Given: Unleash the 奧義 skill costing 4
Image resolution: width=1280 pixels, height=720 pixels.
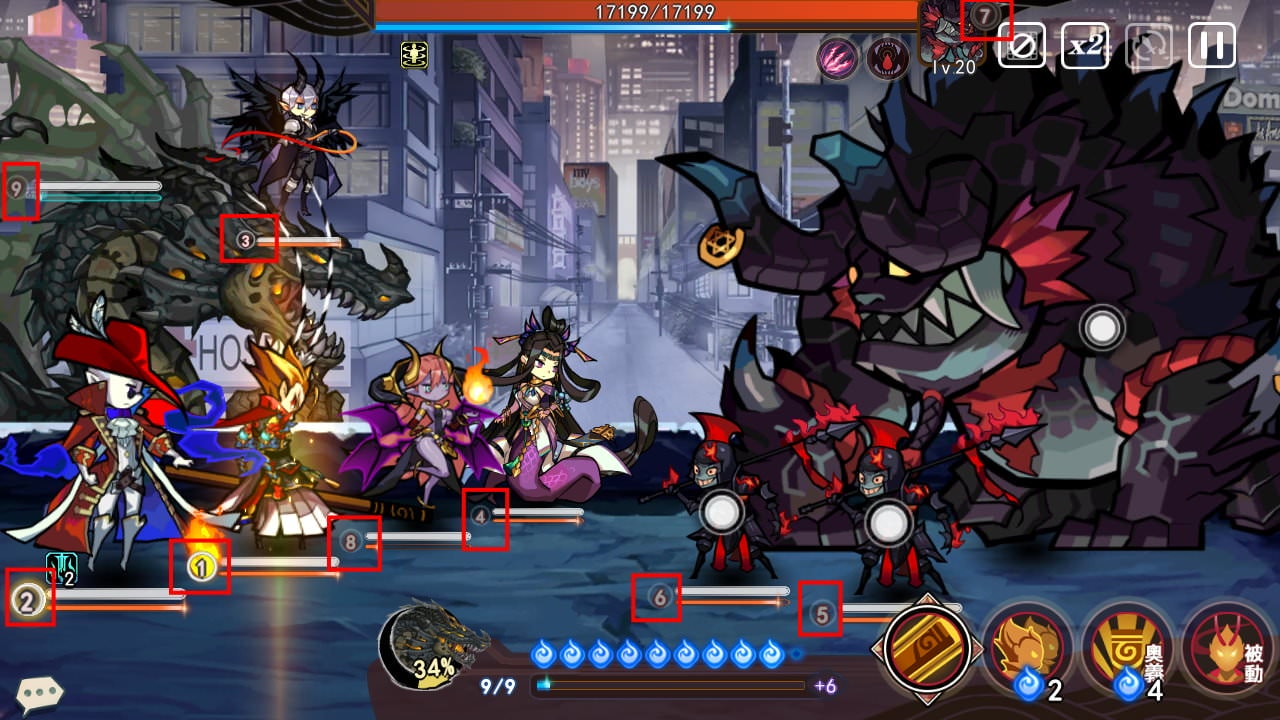Looking at the screenshot, I should pos(1127,645).
